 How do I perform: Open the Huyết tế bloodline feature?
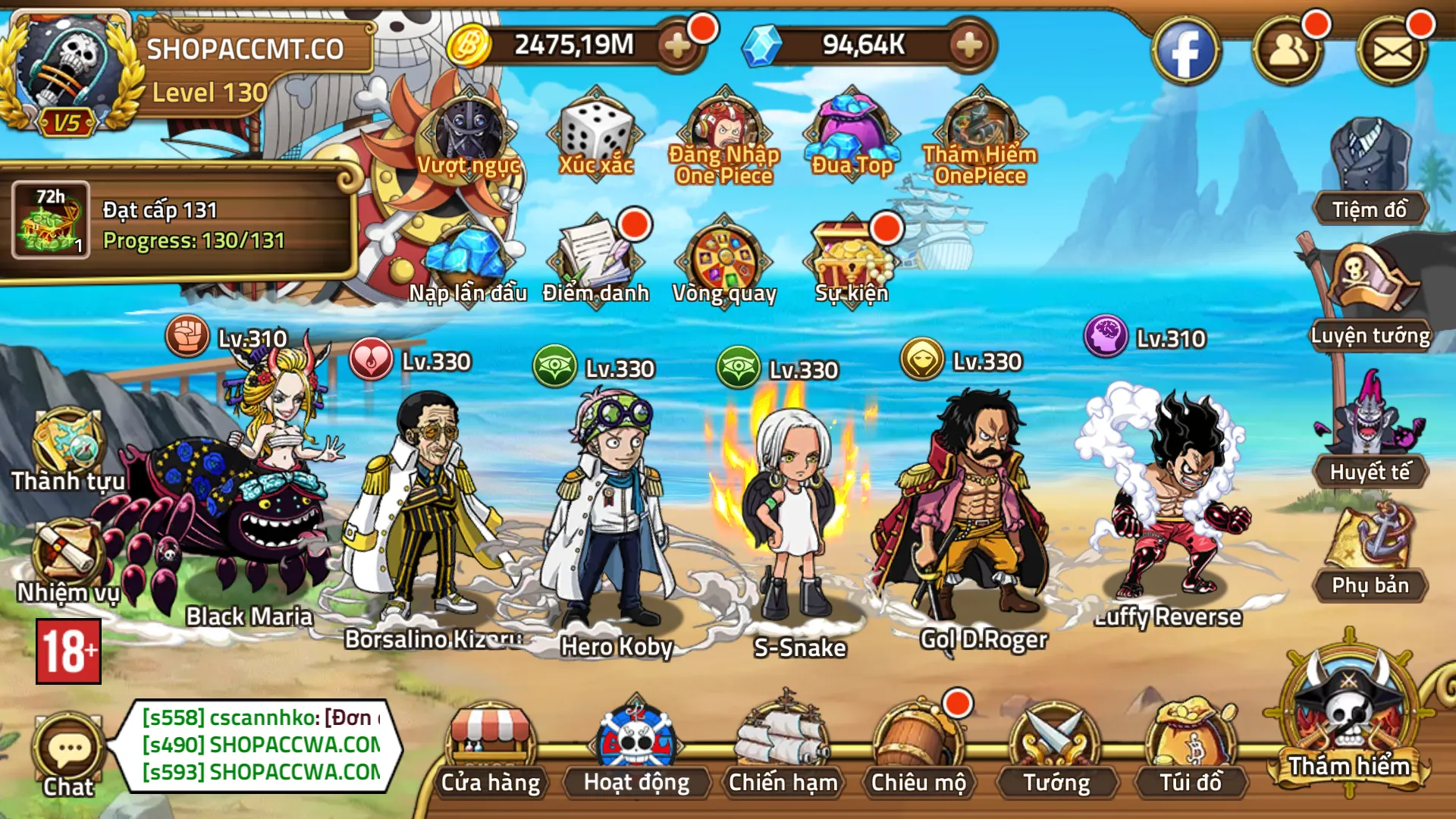pos(1369,447)
